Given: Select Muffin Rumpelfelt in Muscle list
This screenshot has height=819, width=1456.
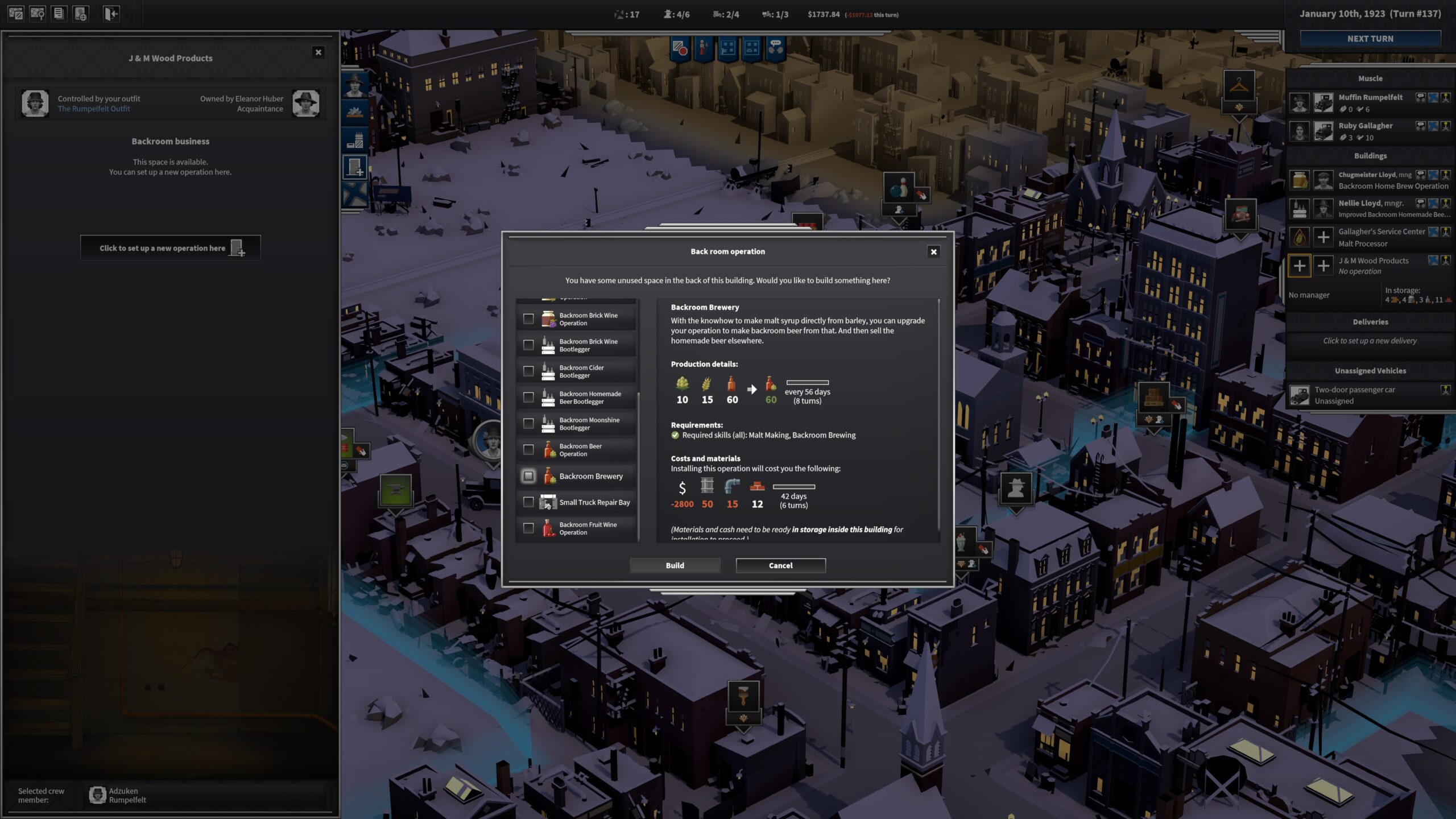Looking at the screenshot, I should point(1370,97).
